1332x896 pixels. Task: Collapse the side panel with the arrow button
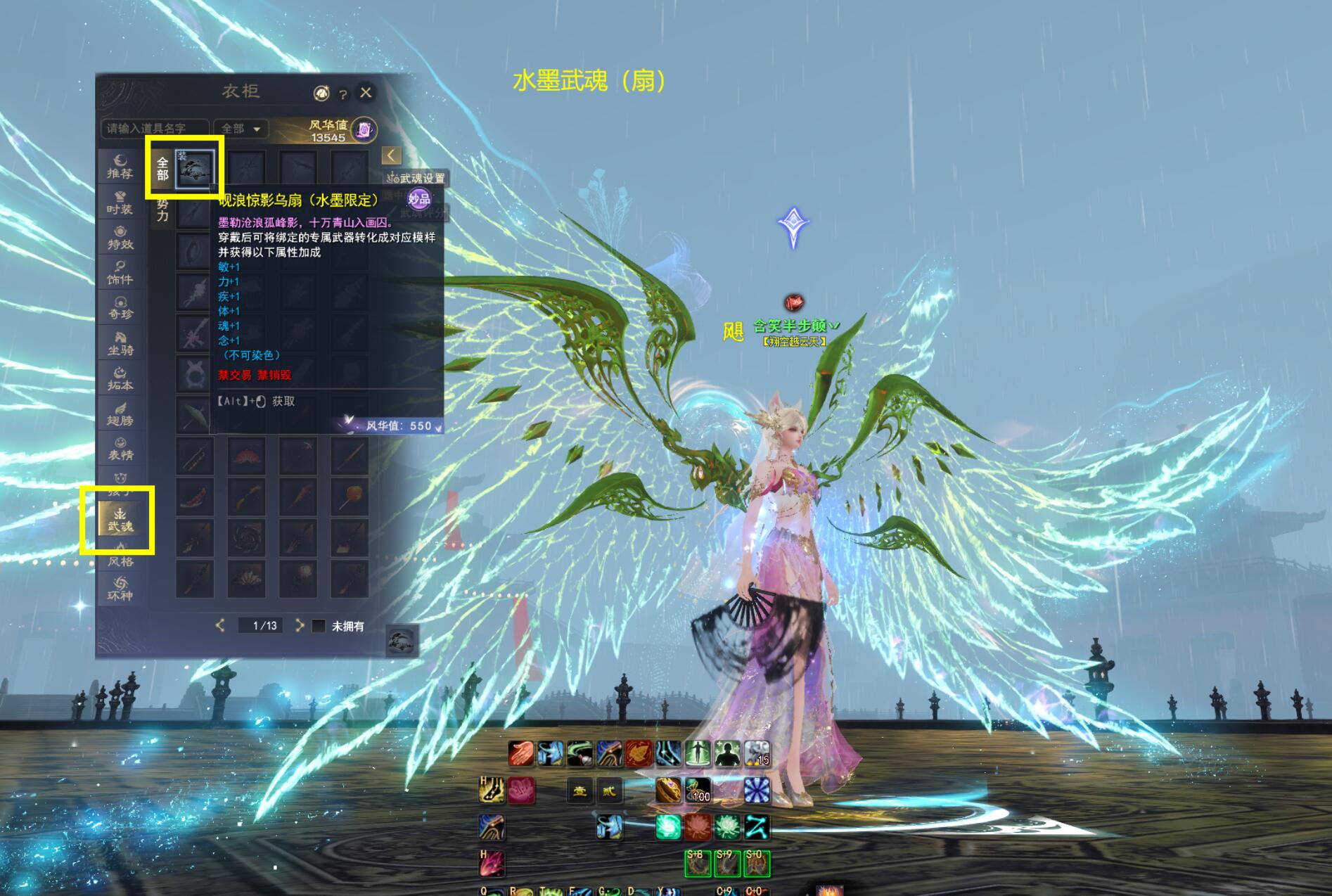tap(391, 155)
